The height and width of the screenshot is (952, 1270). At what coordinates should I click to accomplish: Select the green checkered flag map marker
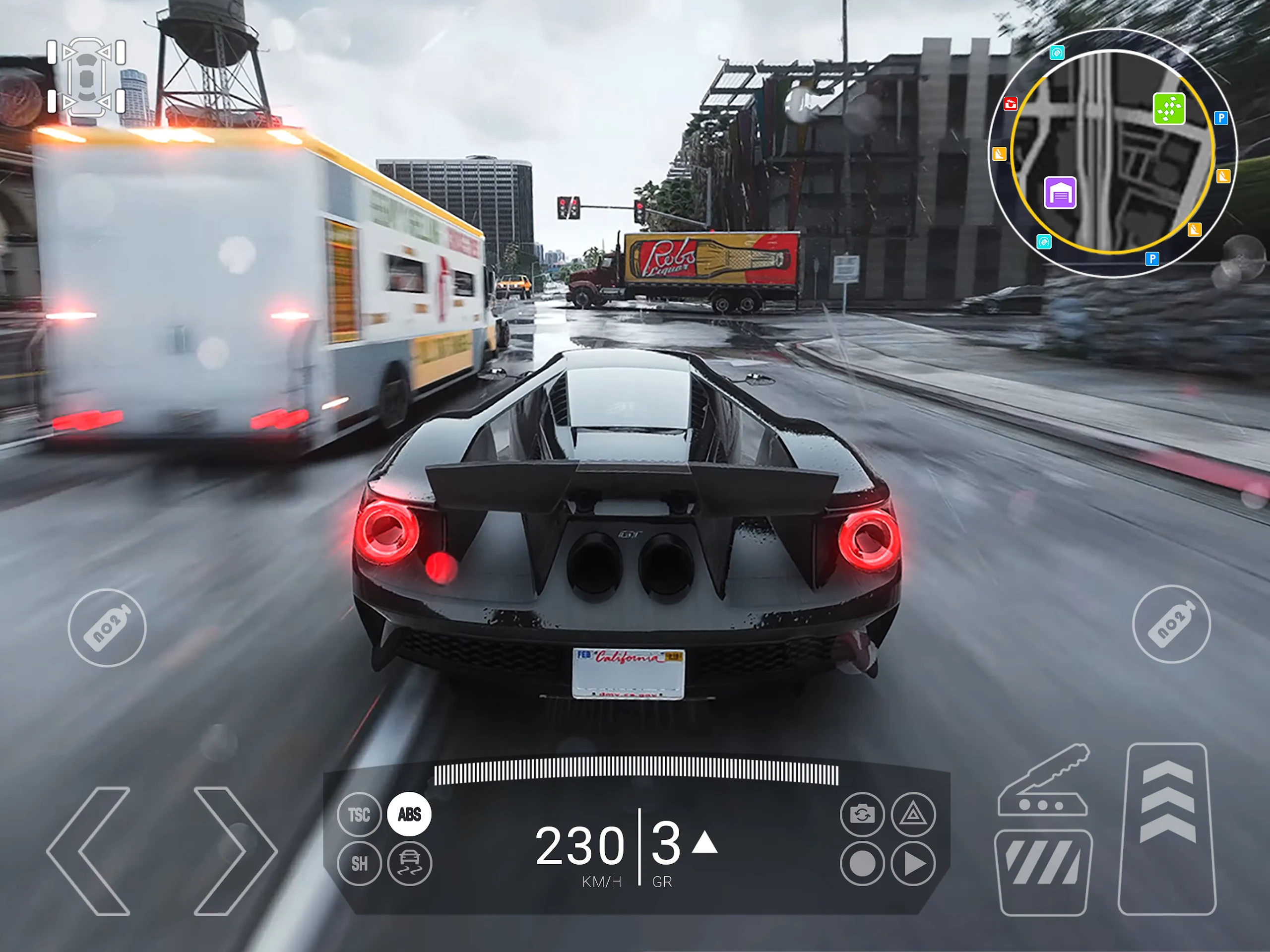(1169, 109)
